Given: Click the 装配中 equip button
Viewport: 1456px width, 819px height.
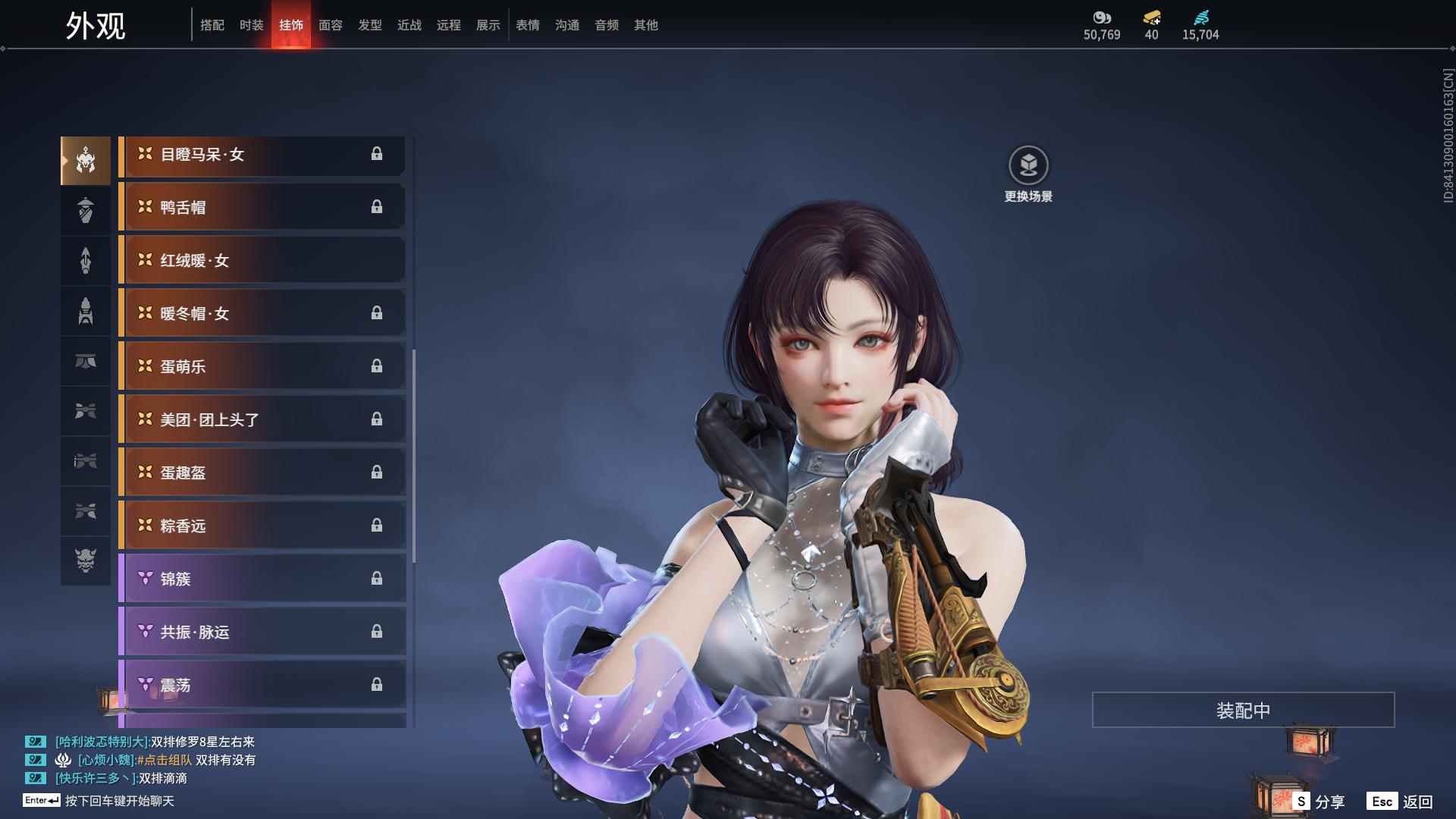Looking at the screenshot, I should 1243,710.
